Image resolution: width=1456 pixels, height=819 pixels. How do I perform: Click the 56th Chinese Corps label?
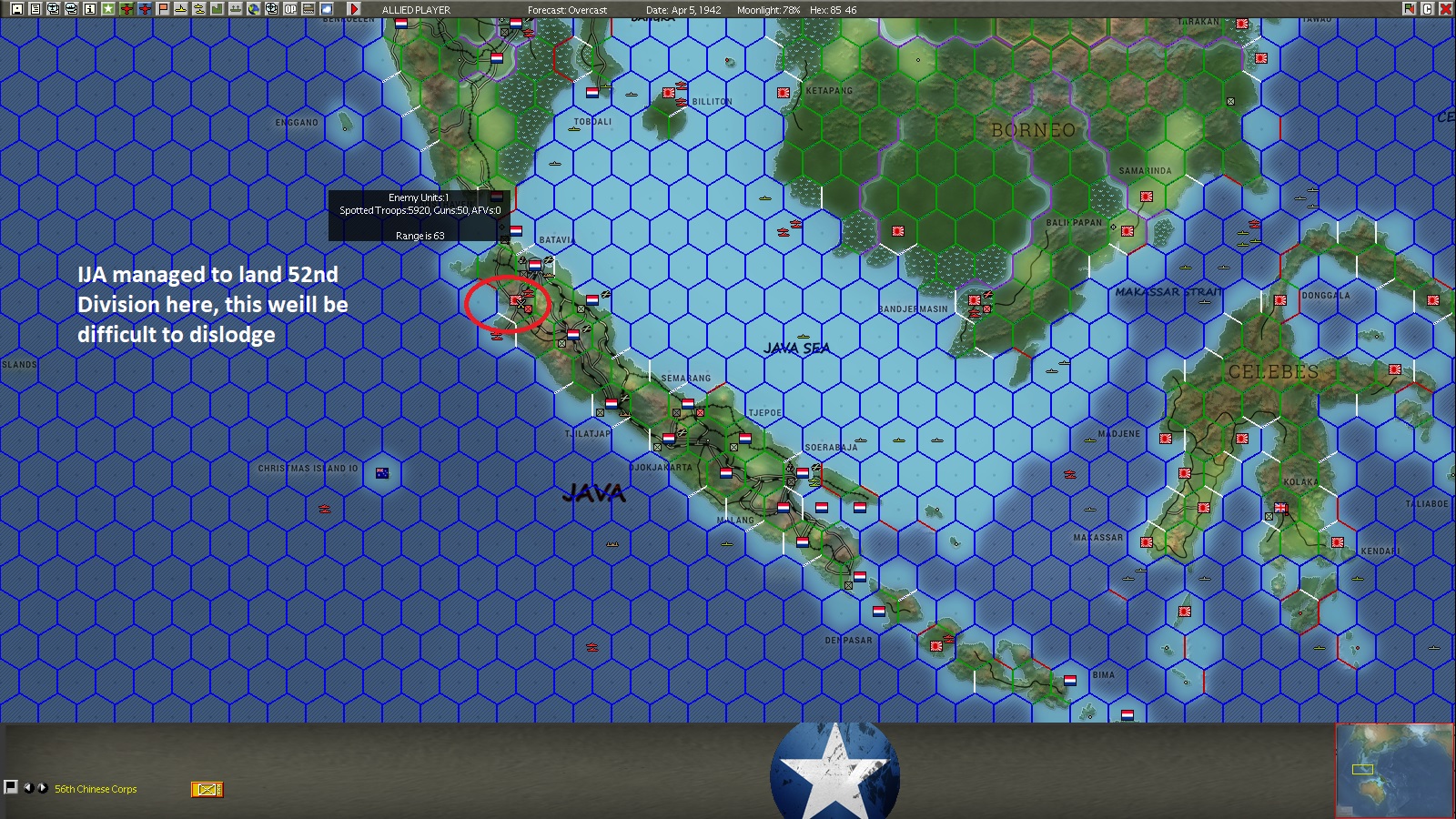point(96,789)
